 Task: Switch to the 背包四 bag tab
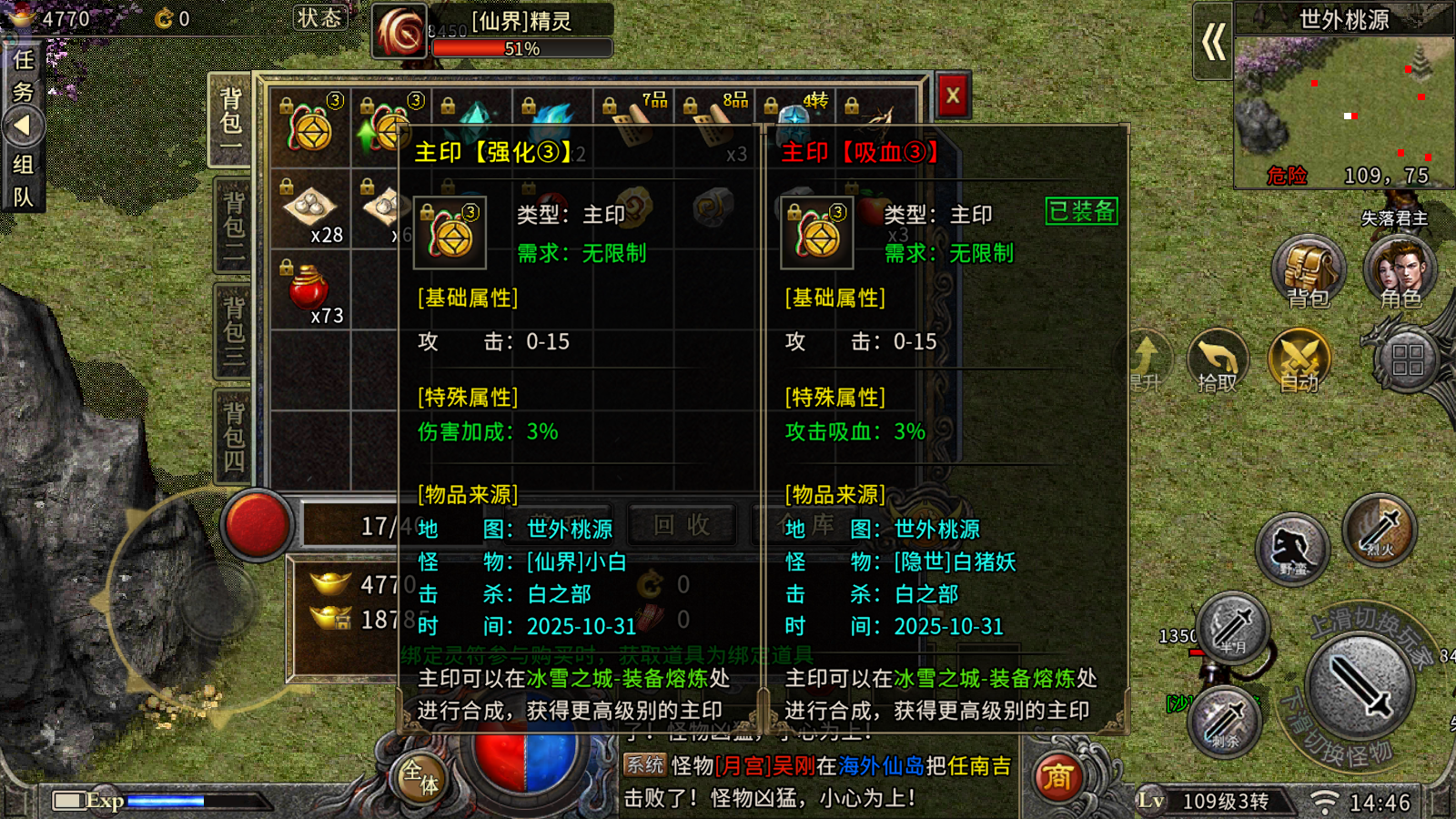click(233, 437)
